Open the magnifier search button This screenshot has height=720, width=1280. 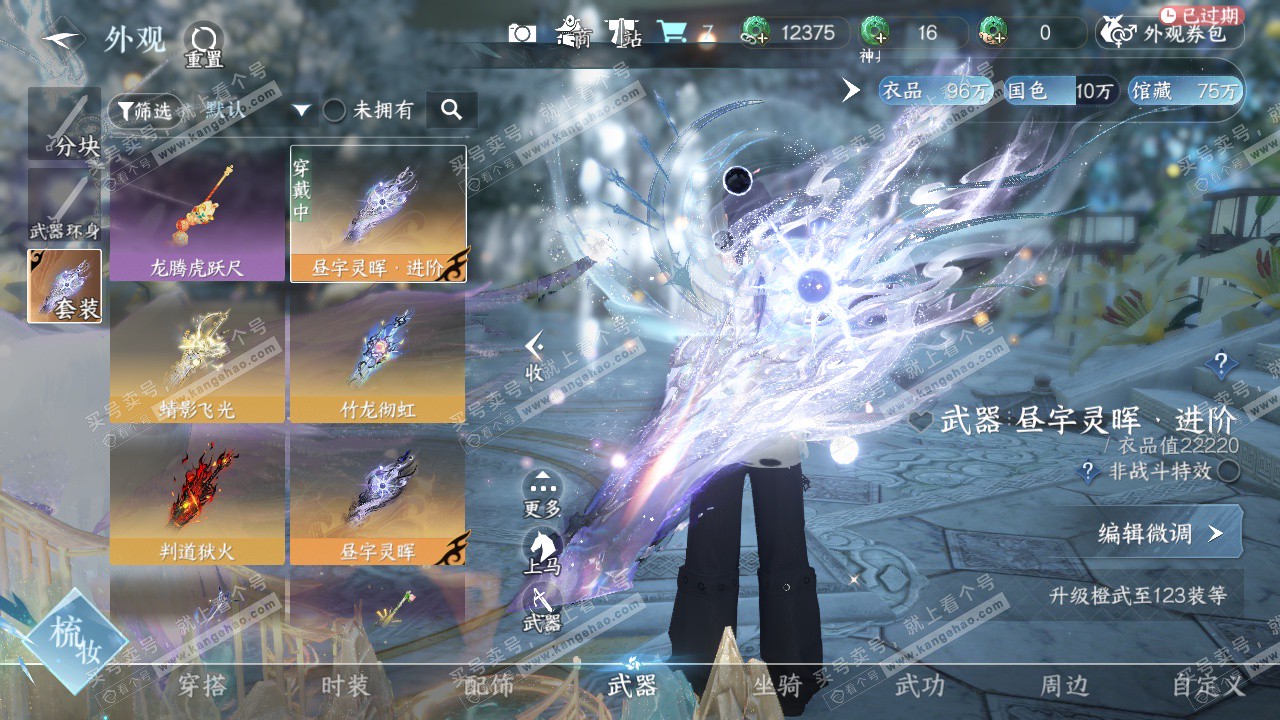coord(451,110)
